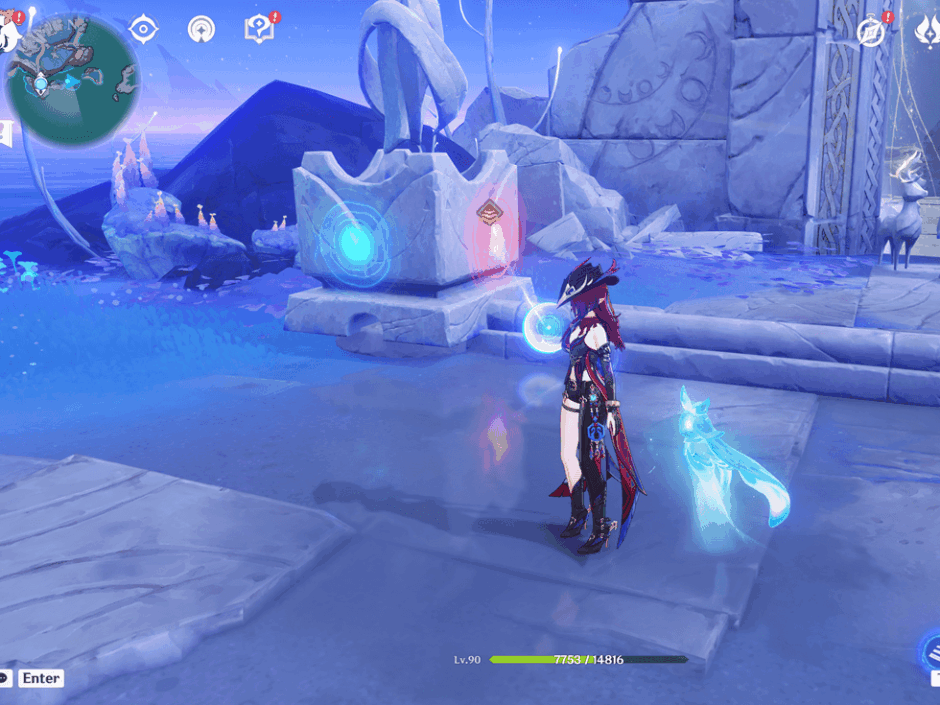Open the winged wish icon

point(927,32)
